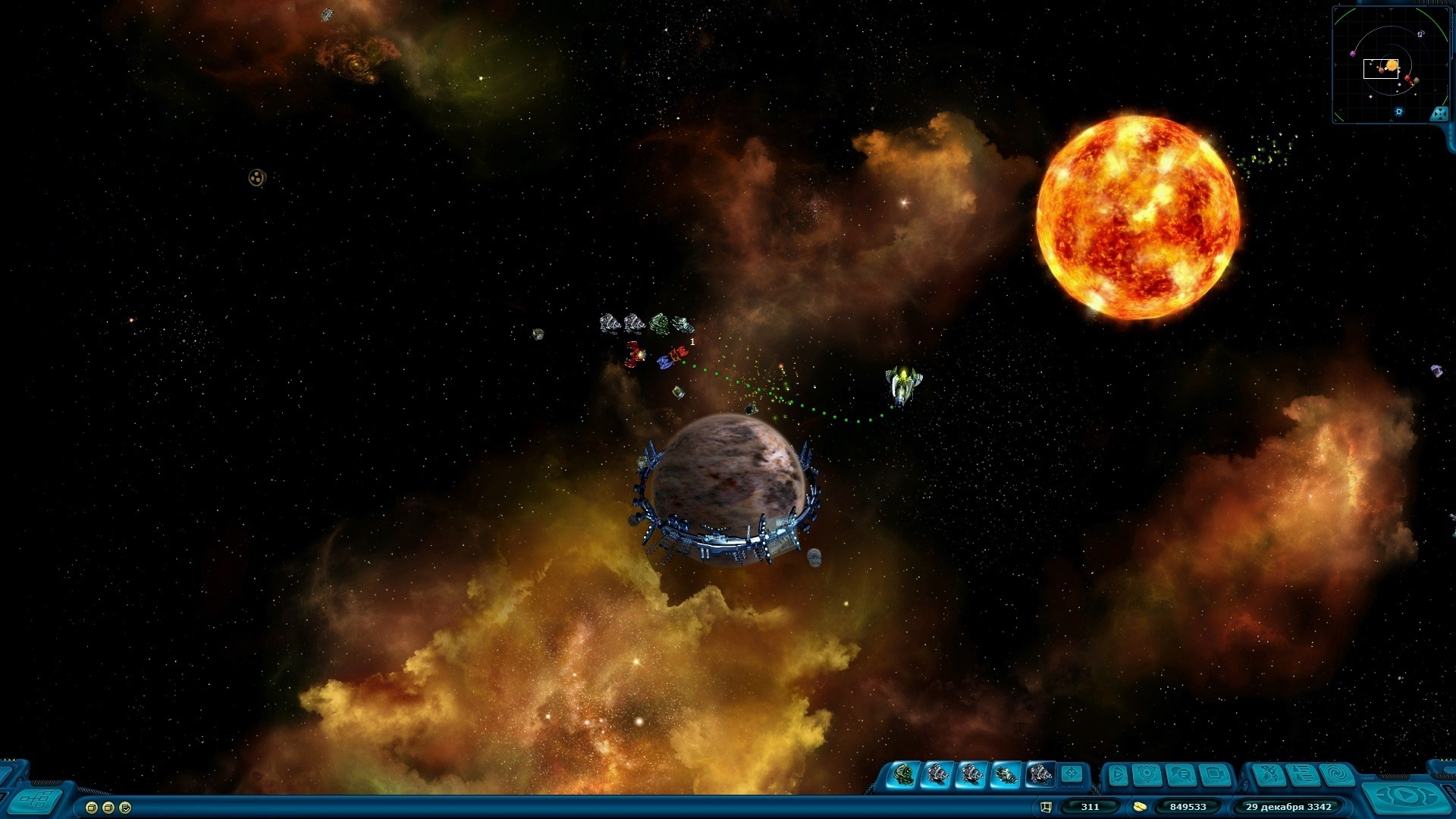Open the ship screen rocket button
This screenshot has height=819, width=1456.
click(x=1268, y=775)
